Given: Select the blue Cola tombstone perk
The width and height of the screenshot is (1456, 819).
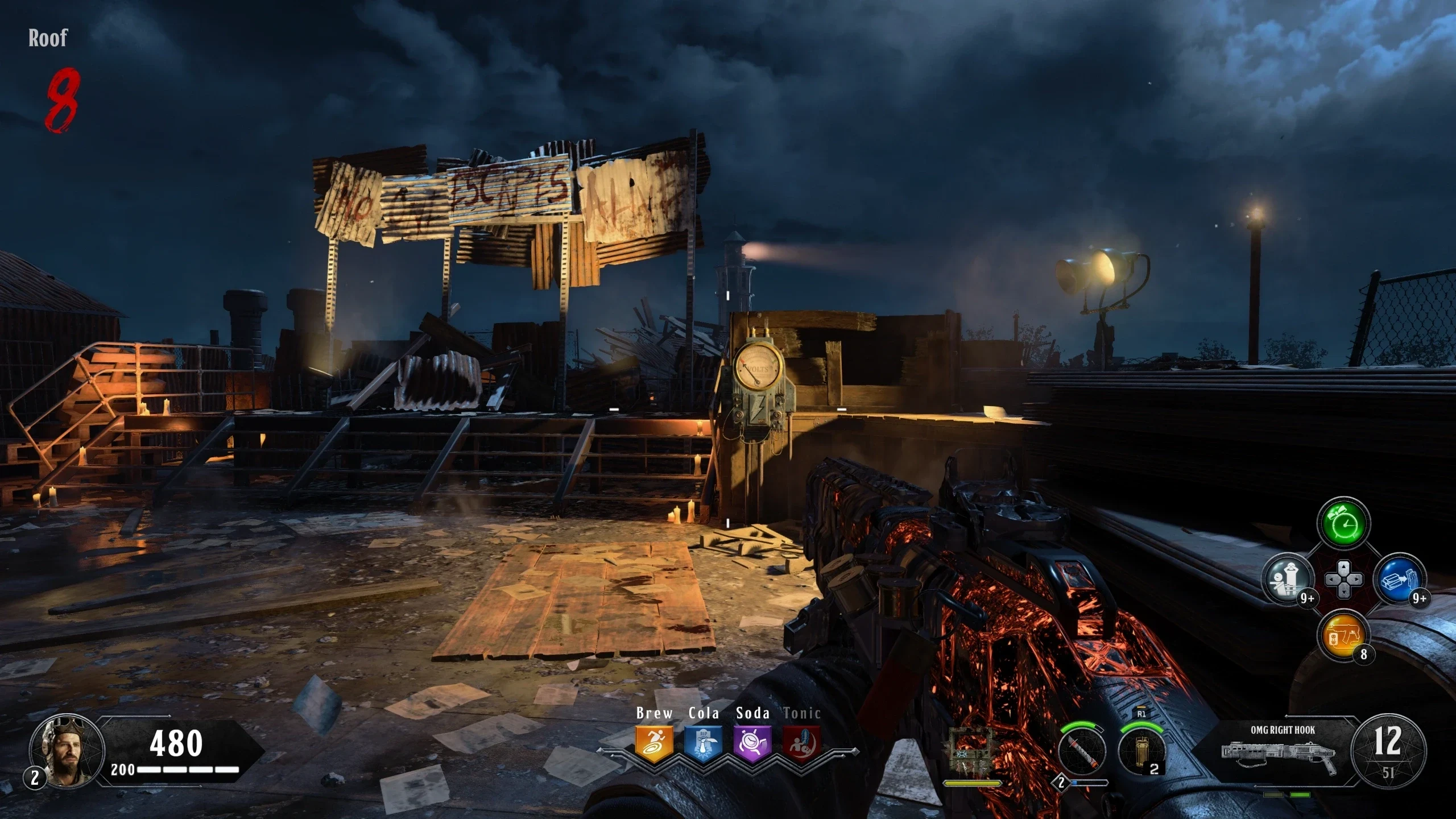Looking at the screenshot, I should tap(703, 743).
